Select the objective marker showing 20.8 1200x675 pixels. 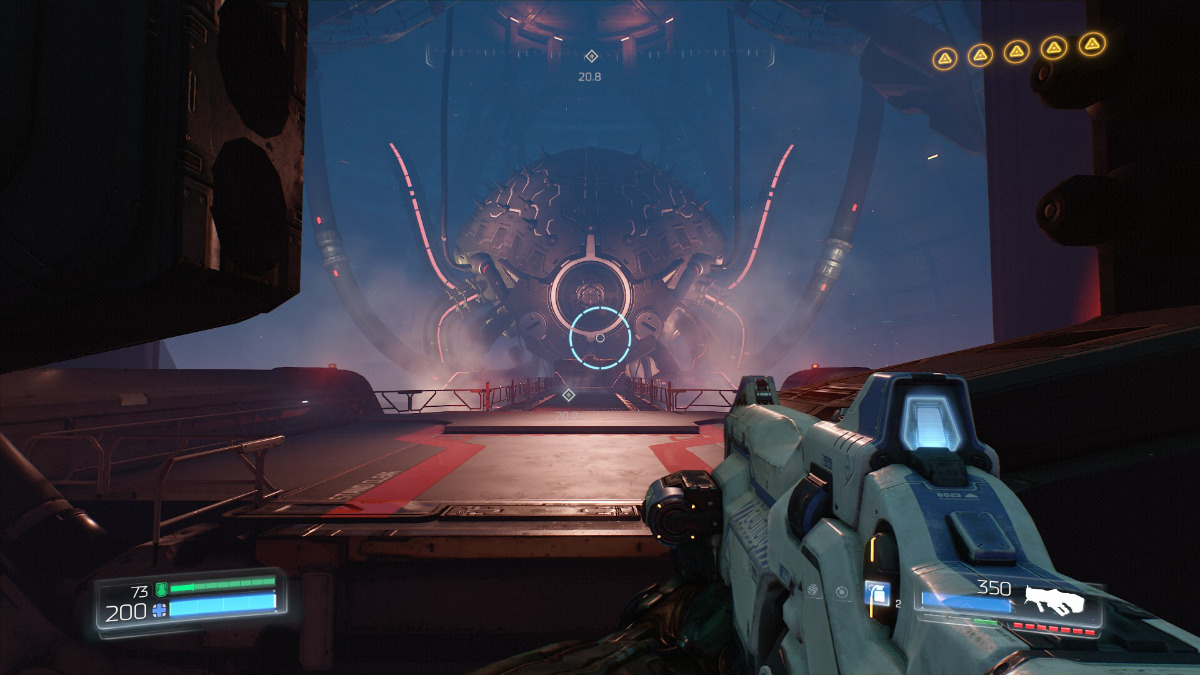pyautogui.click(x=591, y=57)
